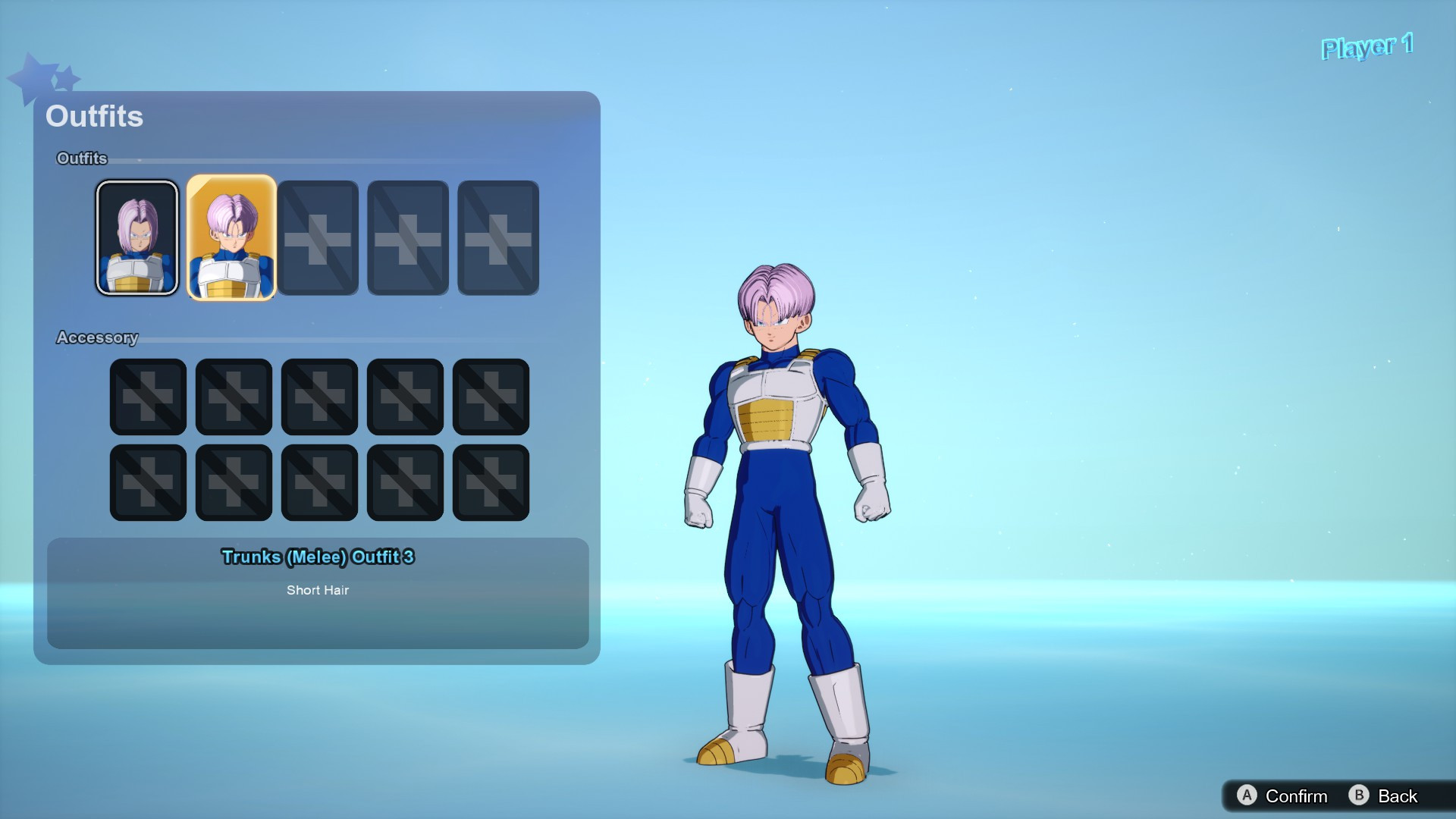
Task: Click the fifth empty outfit slot
Action: point(497,237)
